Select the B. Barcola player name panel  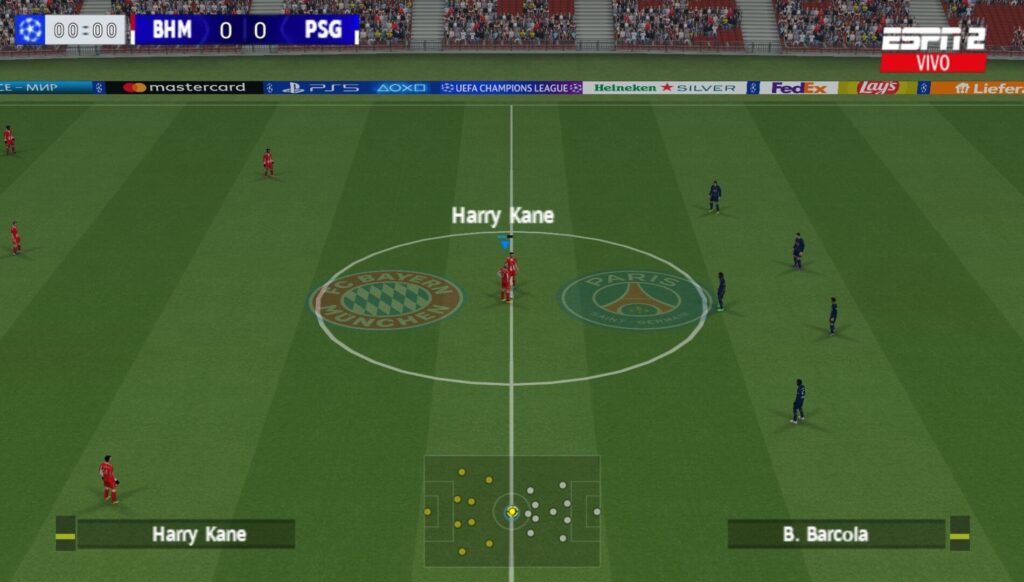[x=836, y=534]
